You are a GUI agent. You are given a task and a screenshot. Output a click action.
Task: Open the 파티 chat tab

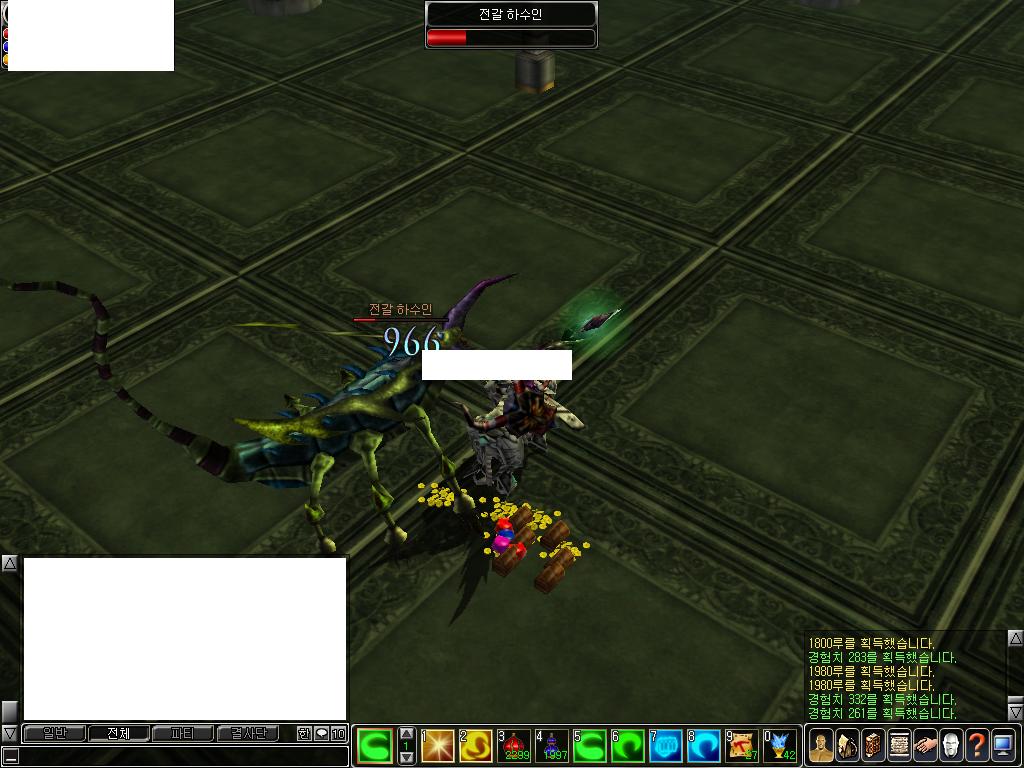coord(182,733)
